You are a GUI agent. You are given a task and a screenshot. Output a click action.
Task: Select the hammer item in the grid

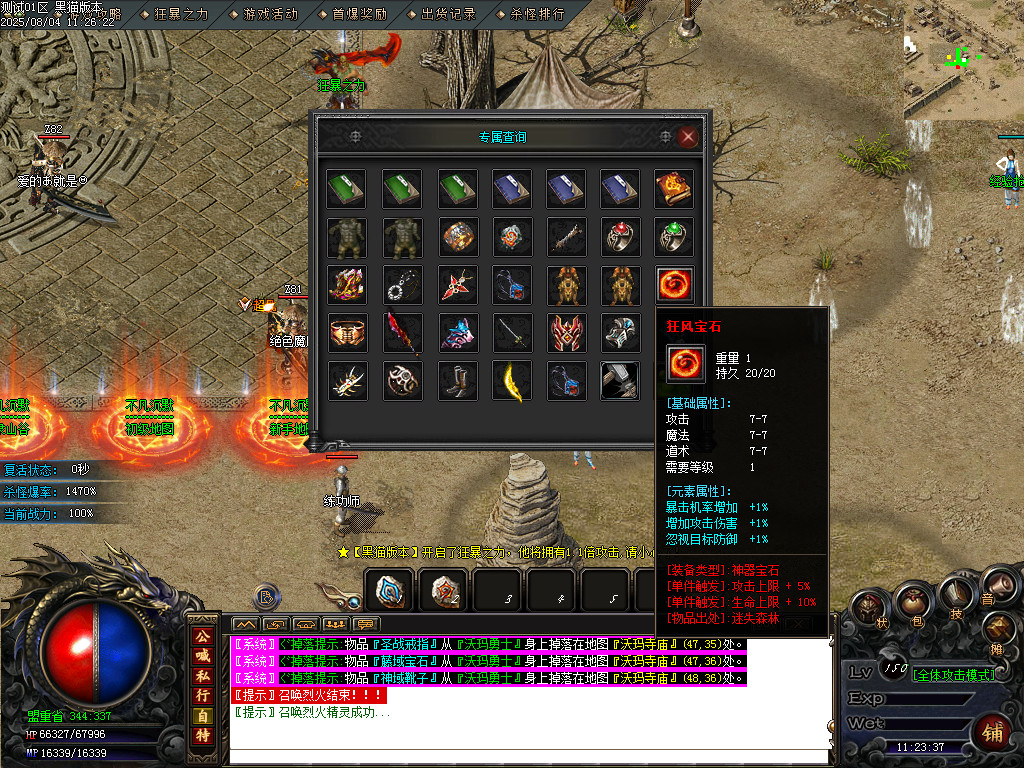tap(619, 381)
